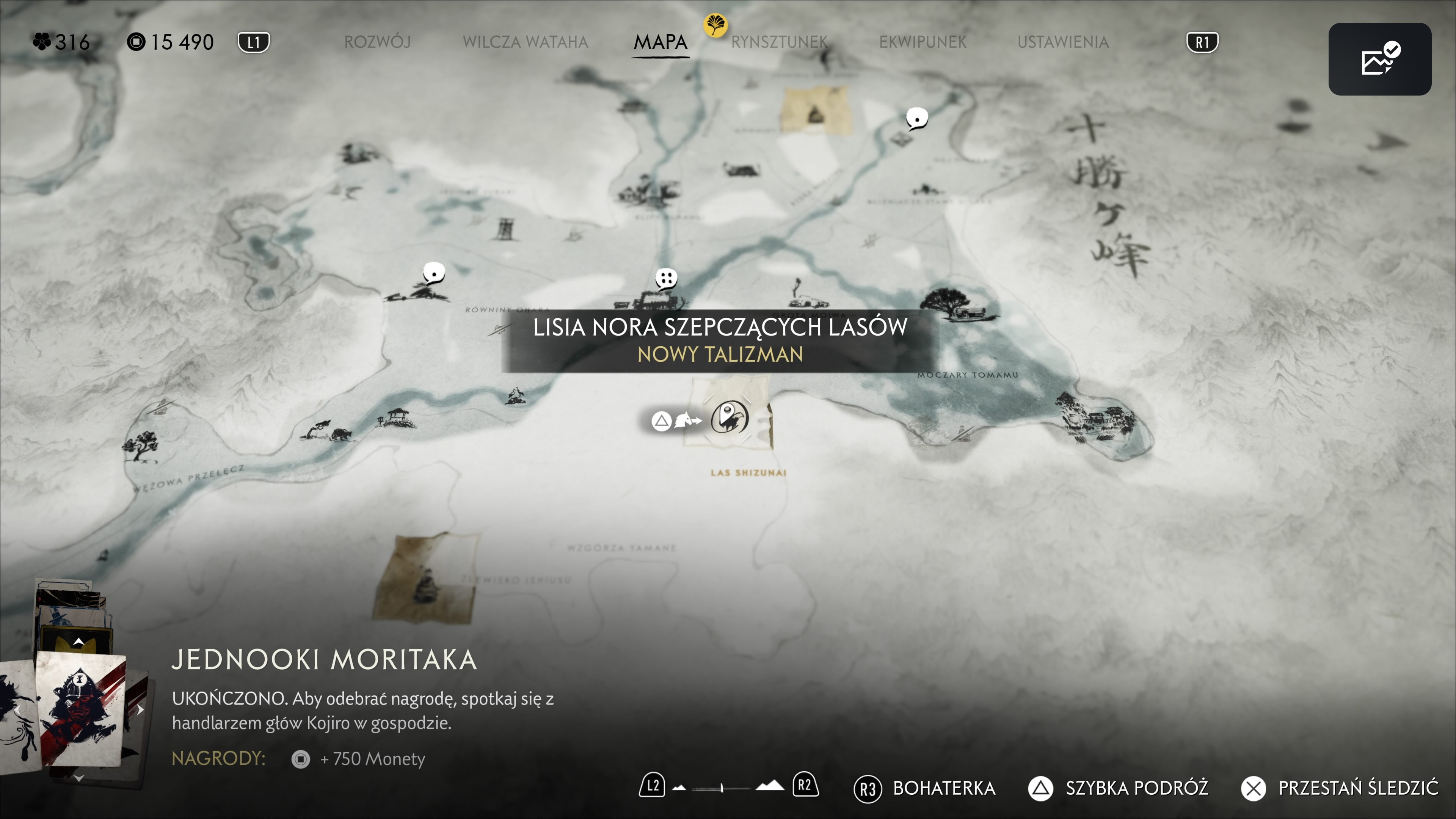Cycle quest cards using the down arrow
The image size is (1456, 819).
point(78,778)
